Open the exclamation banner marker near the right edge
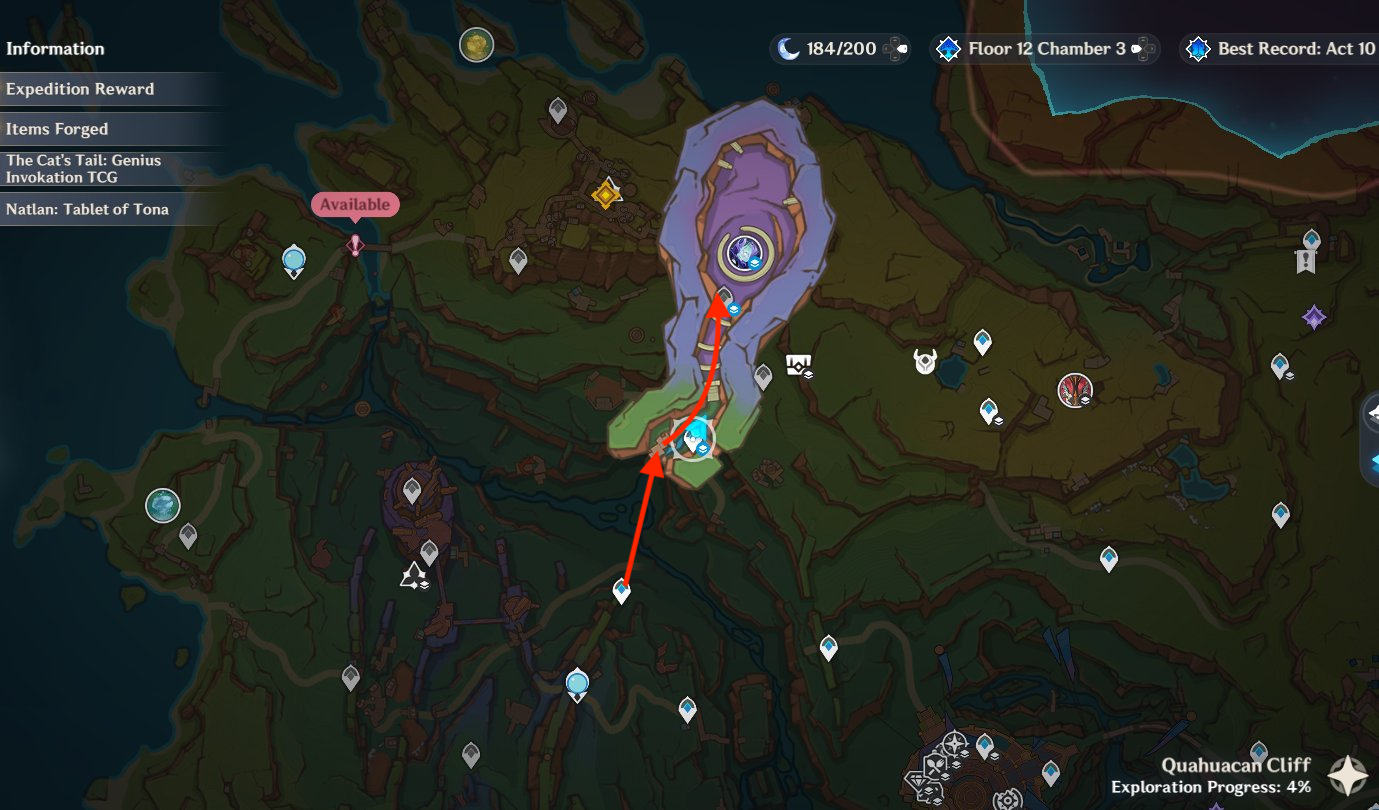 pyautogui.click(x=1306, y=258)
